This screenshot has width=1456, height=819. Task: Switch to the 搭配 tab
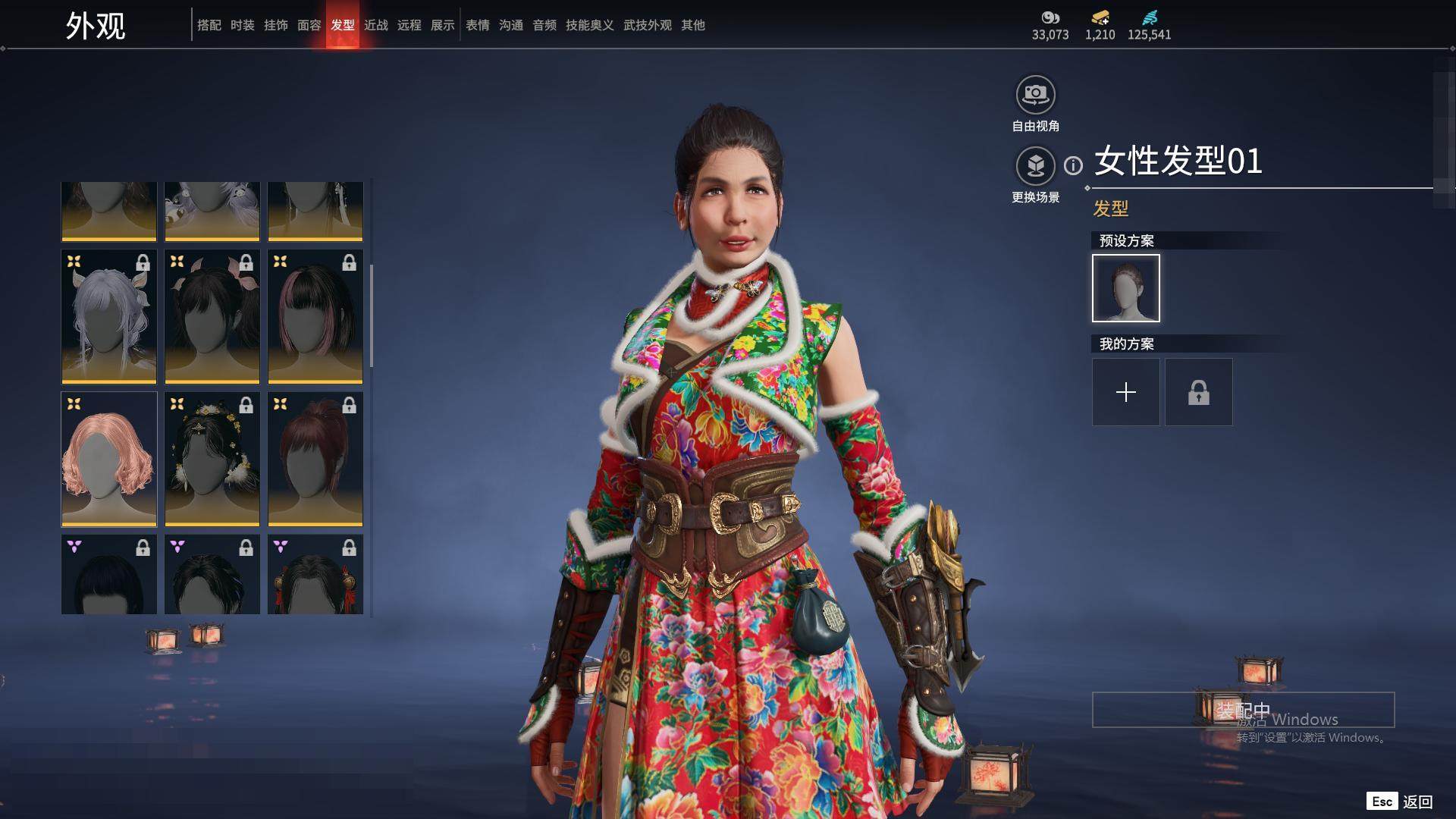point(209,25)
